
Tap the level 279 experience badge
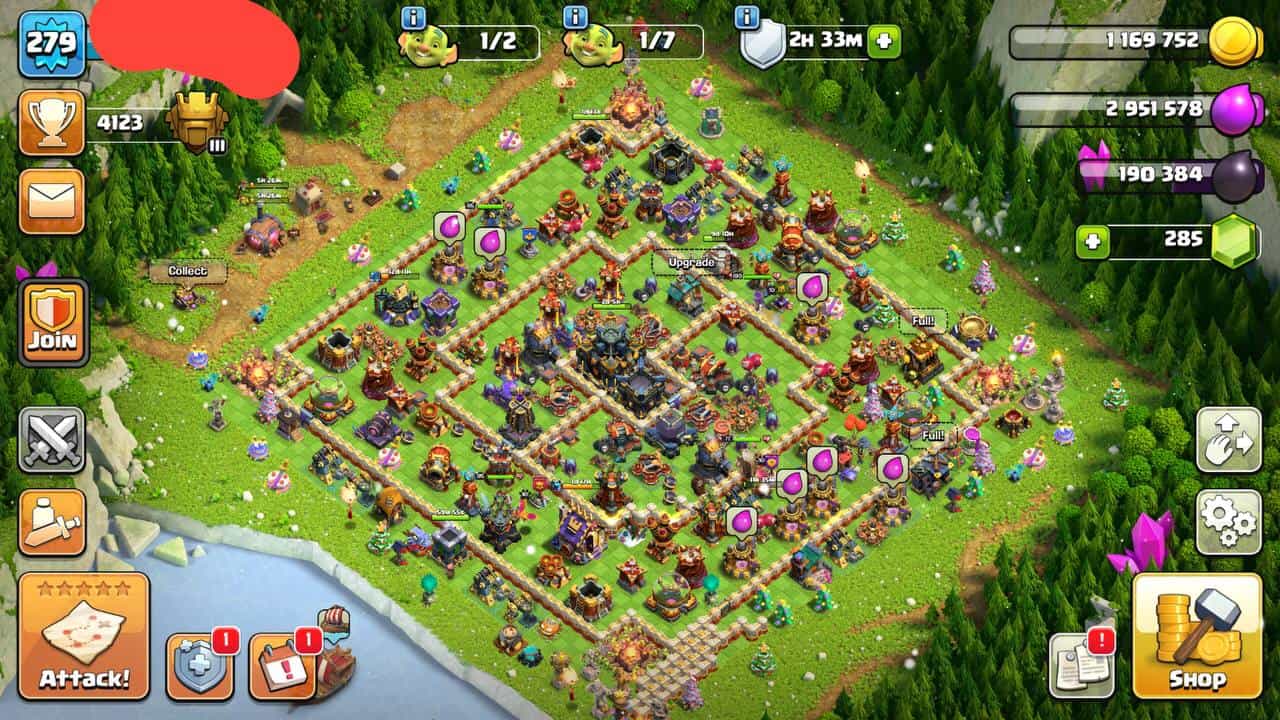51,43
